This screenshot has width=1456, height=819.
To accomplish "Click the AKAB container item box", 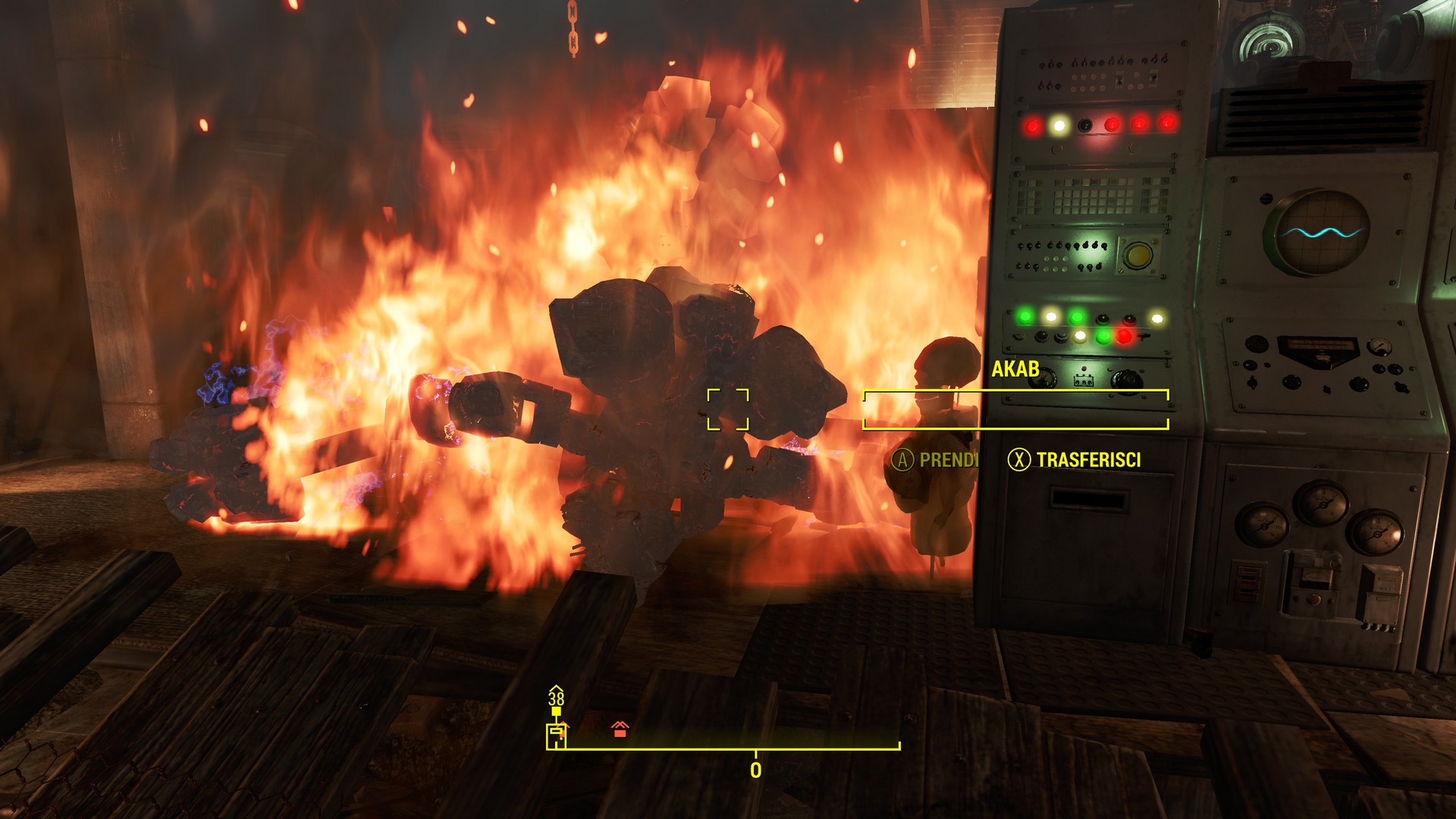I will [1015, 409].
